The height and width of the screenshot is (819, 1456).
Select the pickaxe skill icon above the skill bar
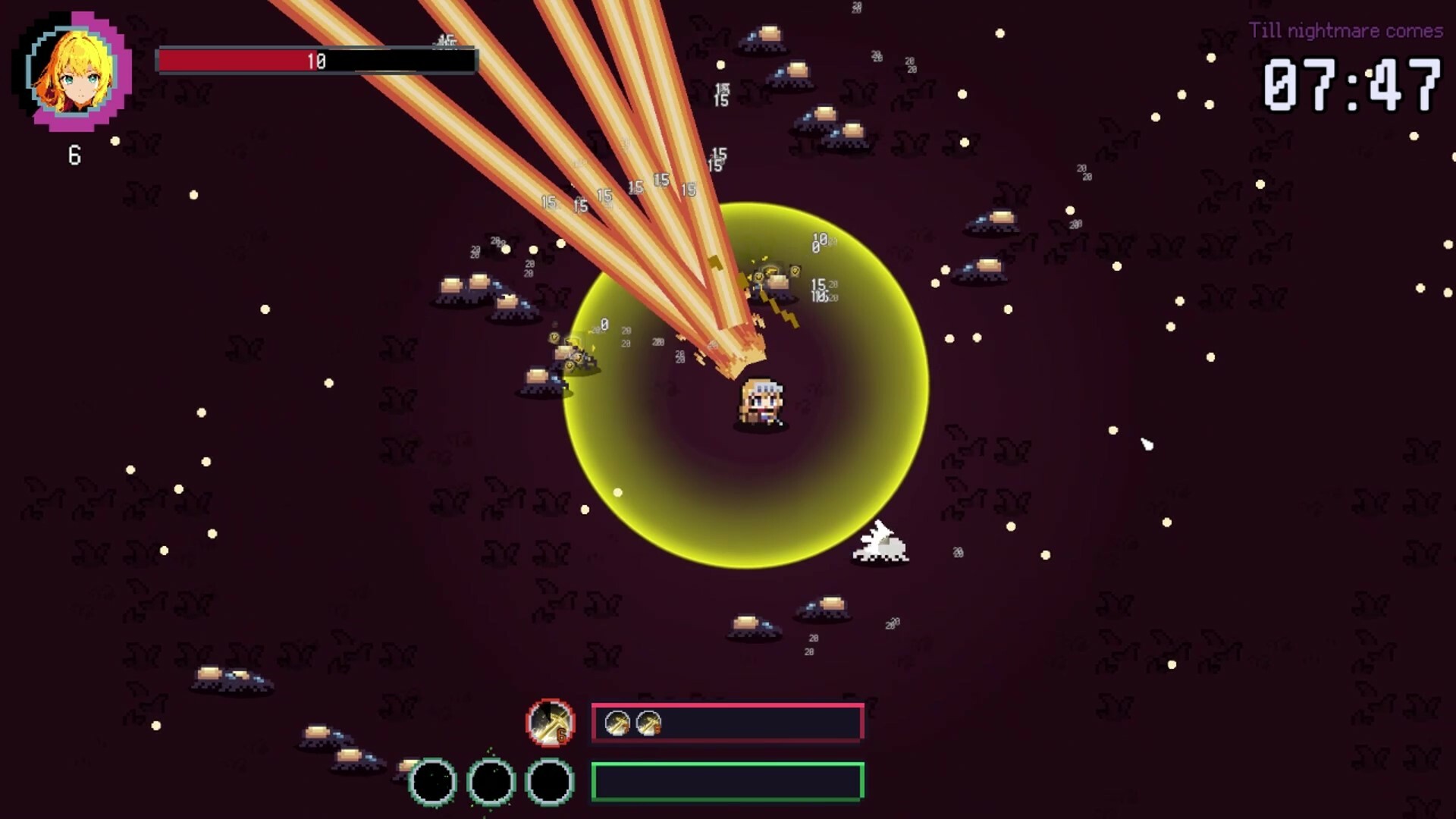point(551,724)
